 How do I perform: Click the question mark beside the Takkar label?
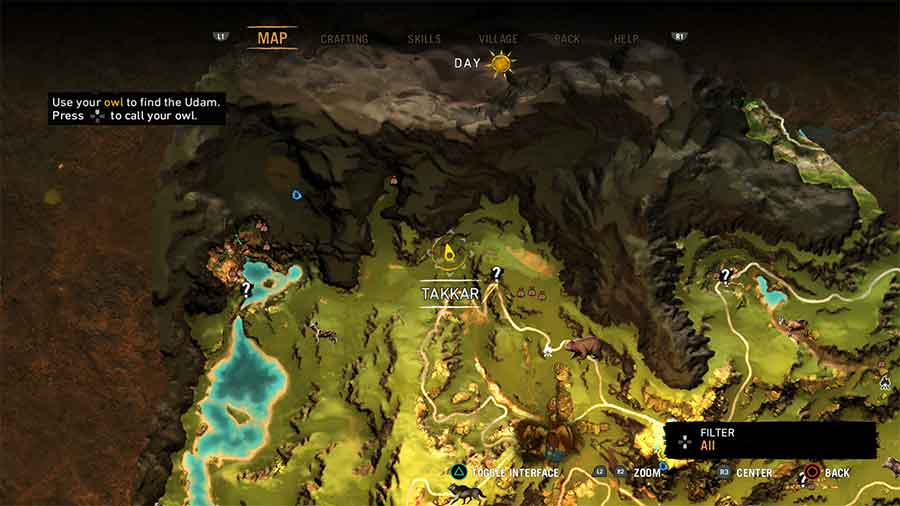click(496, 272)
